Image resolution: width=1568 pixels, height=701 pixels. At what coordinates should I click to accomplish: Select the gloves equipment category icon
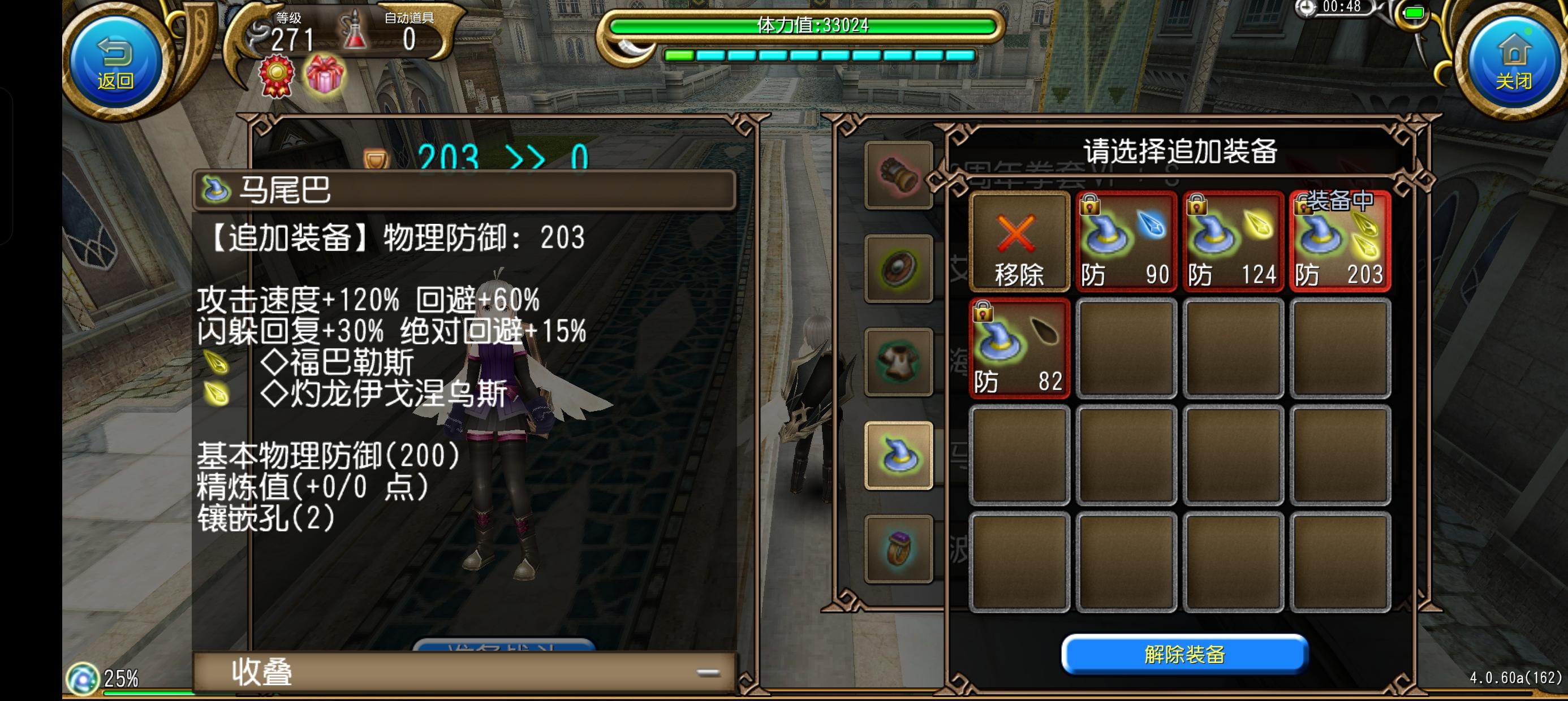[x=899, y=176]
